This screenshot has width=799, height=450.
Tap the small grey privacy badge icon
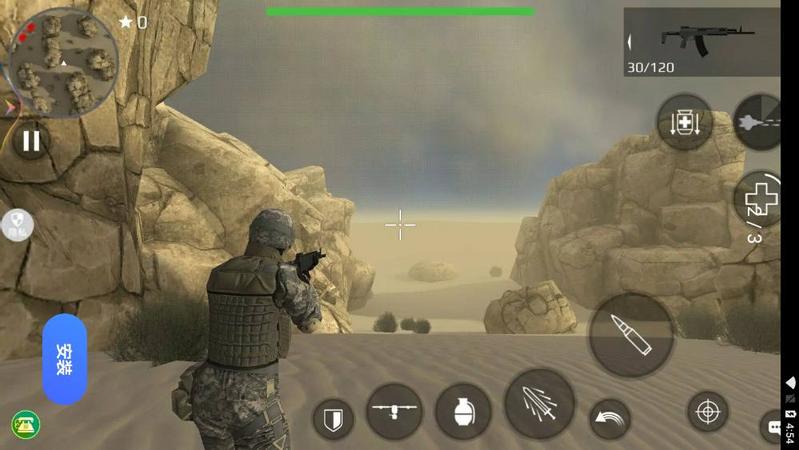18,224
